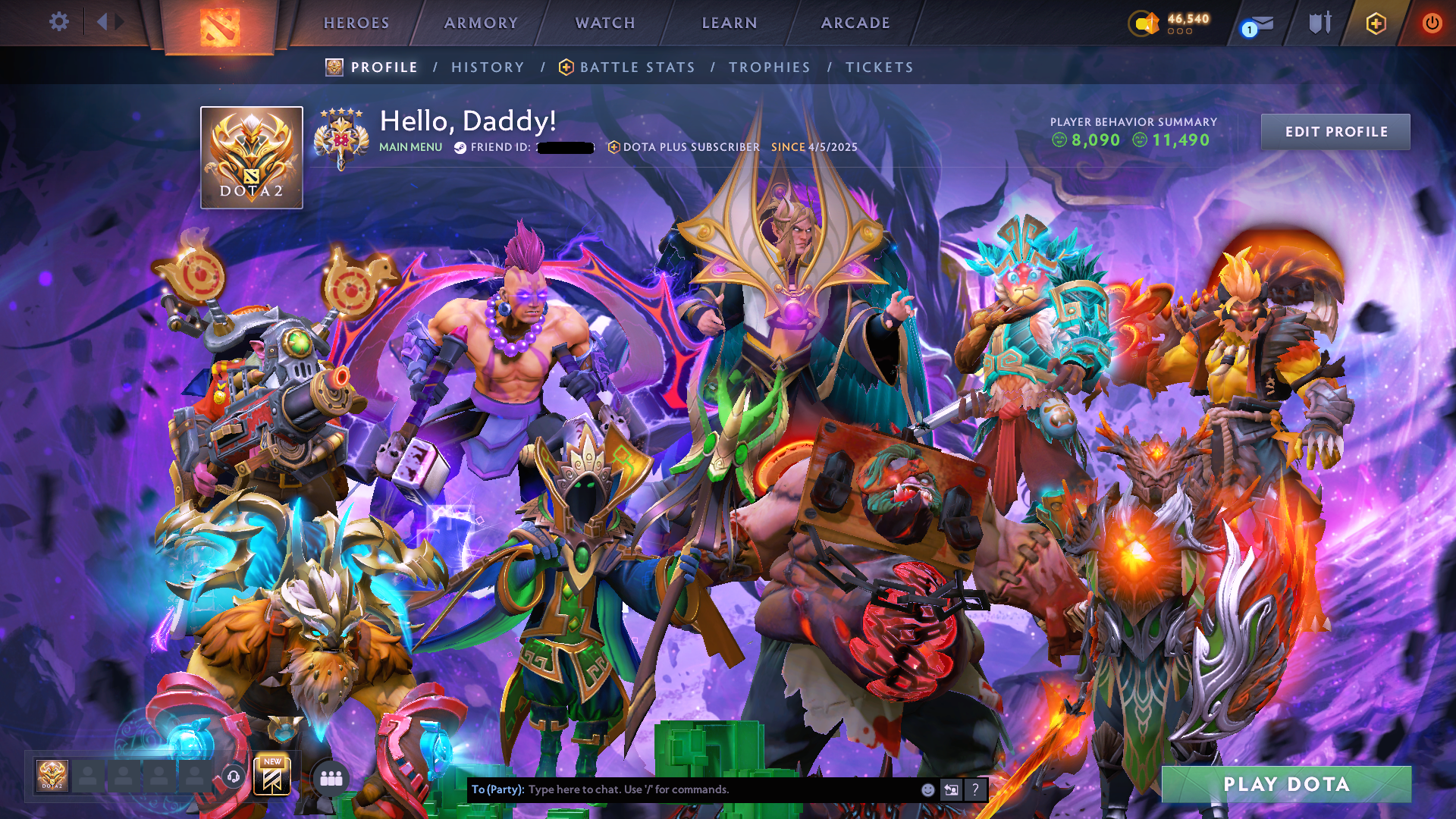Open the armory shield-and-sword icon
1456x819 pixels.
coord(1319,23)
